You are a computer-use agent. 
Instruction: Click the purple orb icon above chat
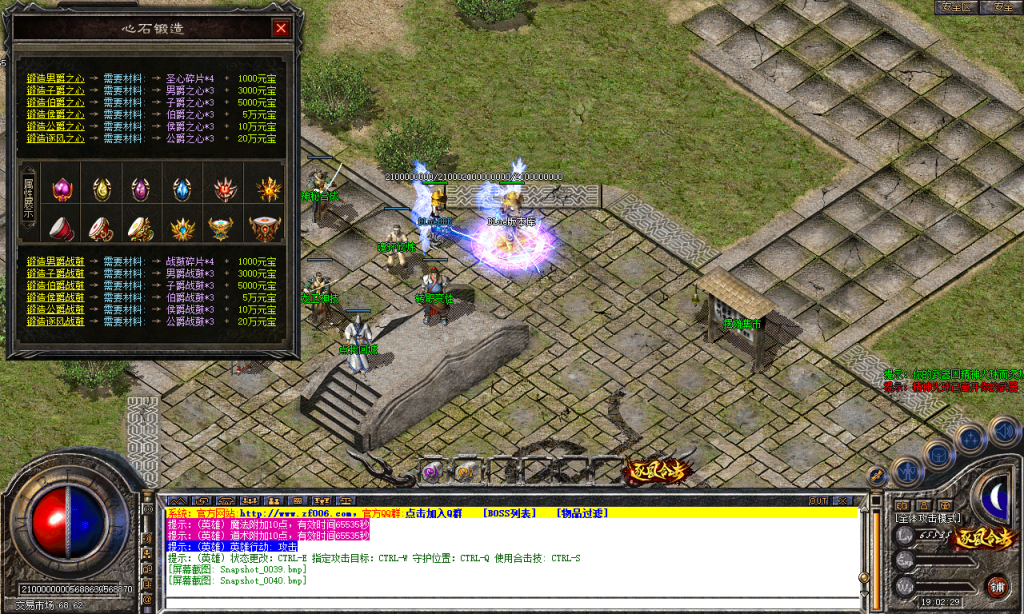pos(431,470)
